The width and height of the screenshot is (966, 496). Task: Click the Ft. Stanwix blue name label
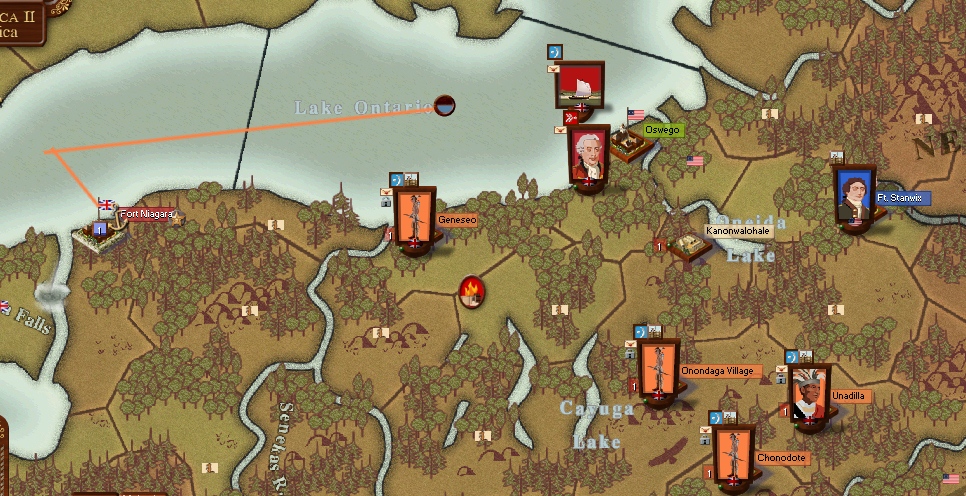coord(903,198)
